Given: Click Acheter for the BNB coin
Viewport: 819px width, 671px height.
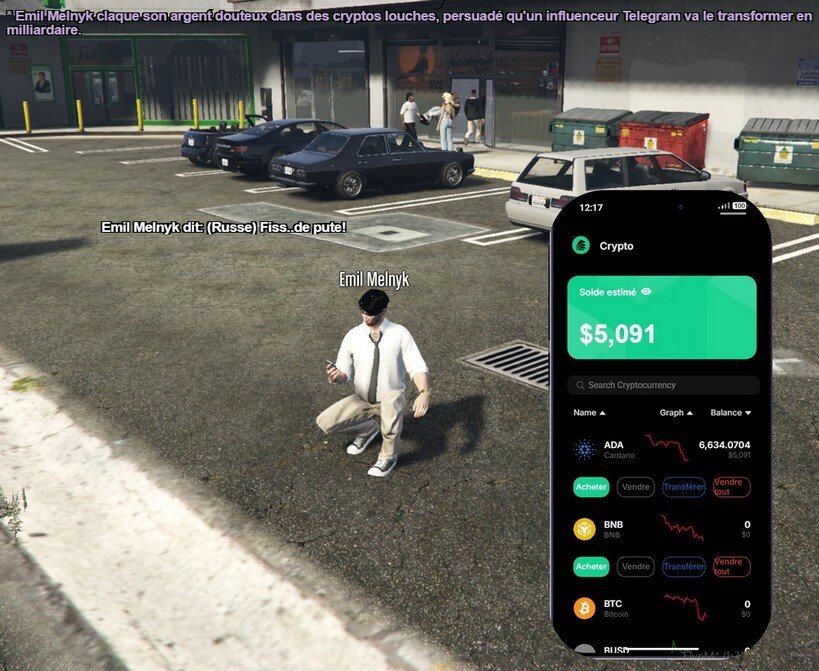Looking at the screenshot, I should tap(591, 567).
